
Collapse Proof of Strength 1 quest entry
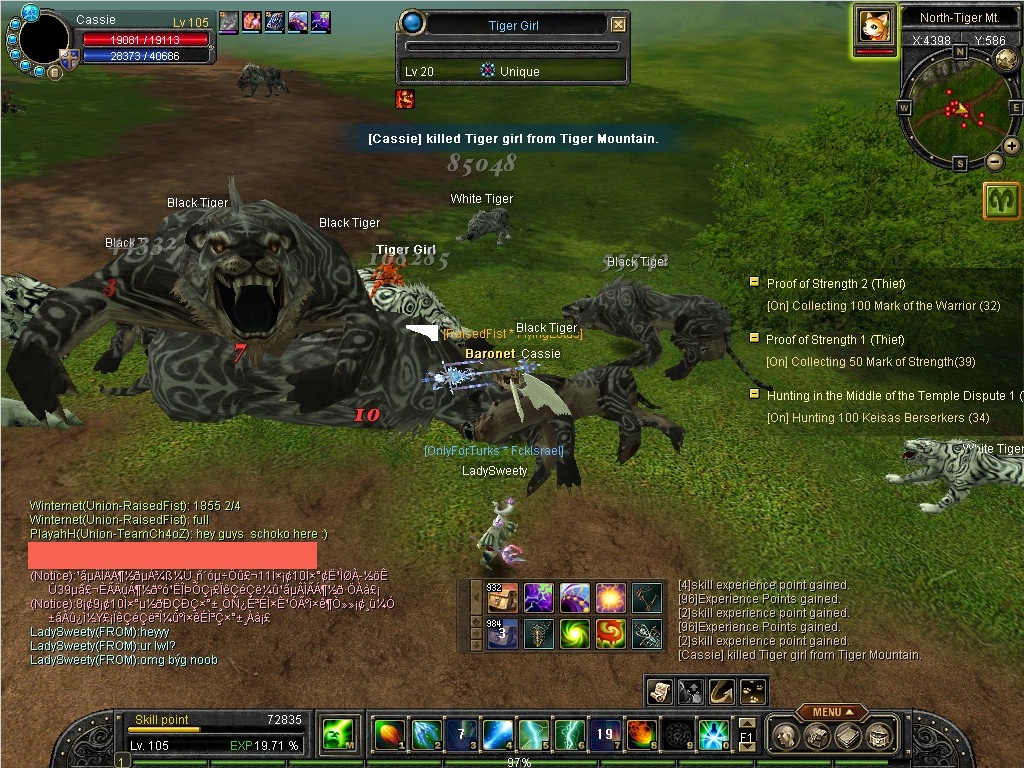(755, 339)
